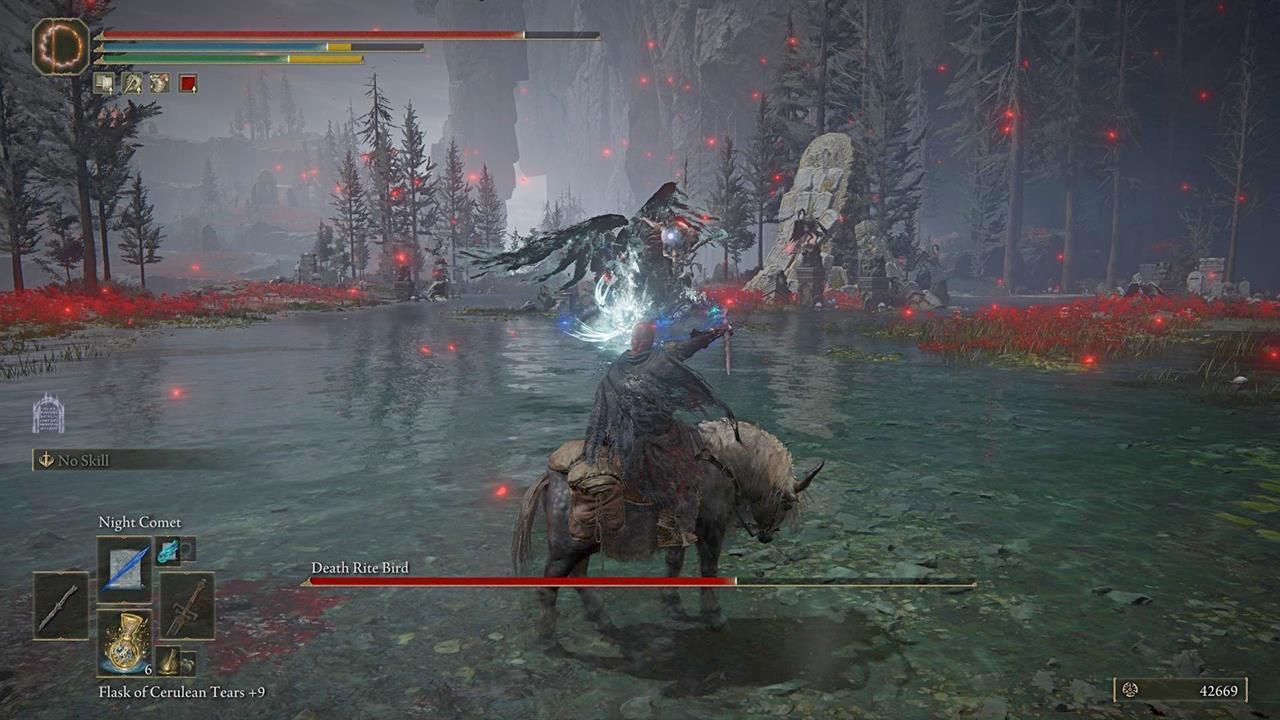Click the Flask of Cerulean Tears icon
1280x720 pixels.
[126, 645]
